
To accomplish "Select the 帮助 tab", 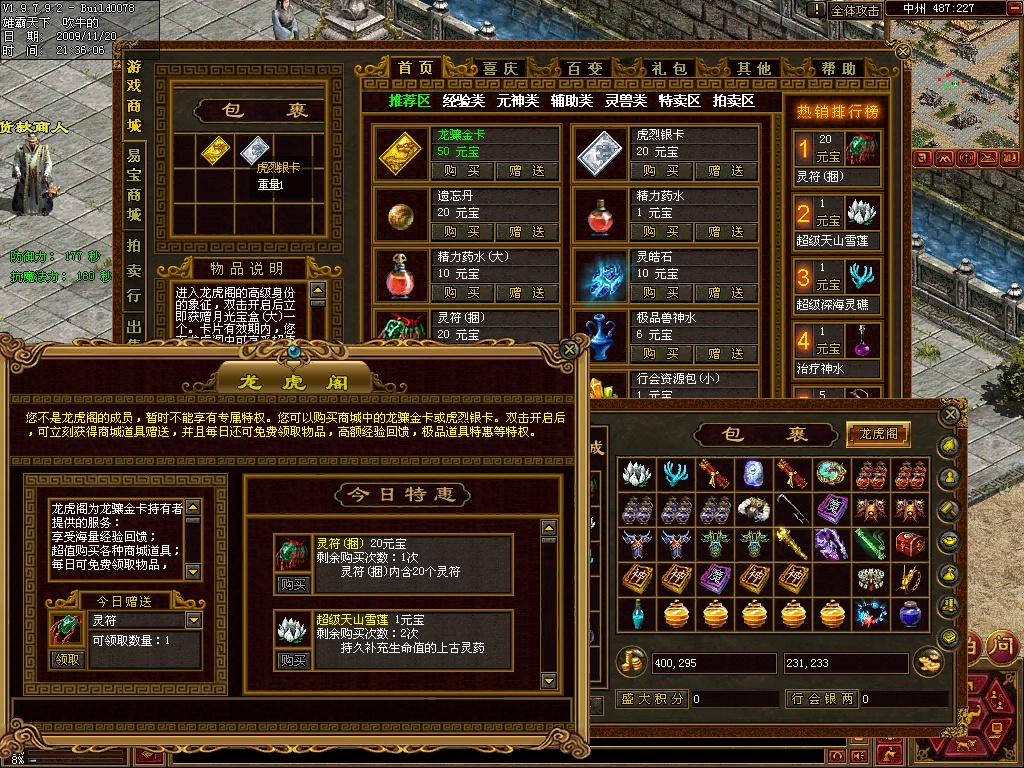I will point(838,69).
